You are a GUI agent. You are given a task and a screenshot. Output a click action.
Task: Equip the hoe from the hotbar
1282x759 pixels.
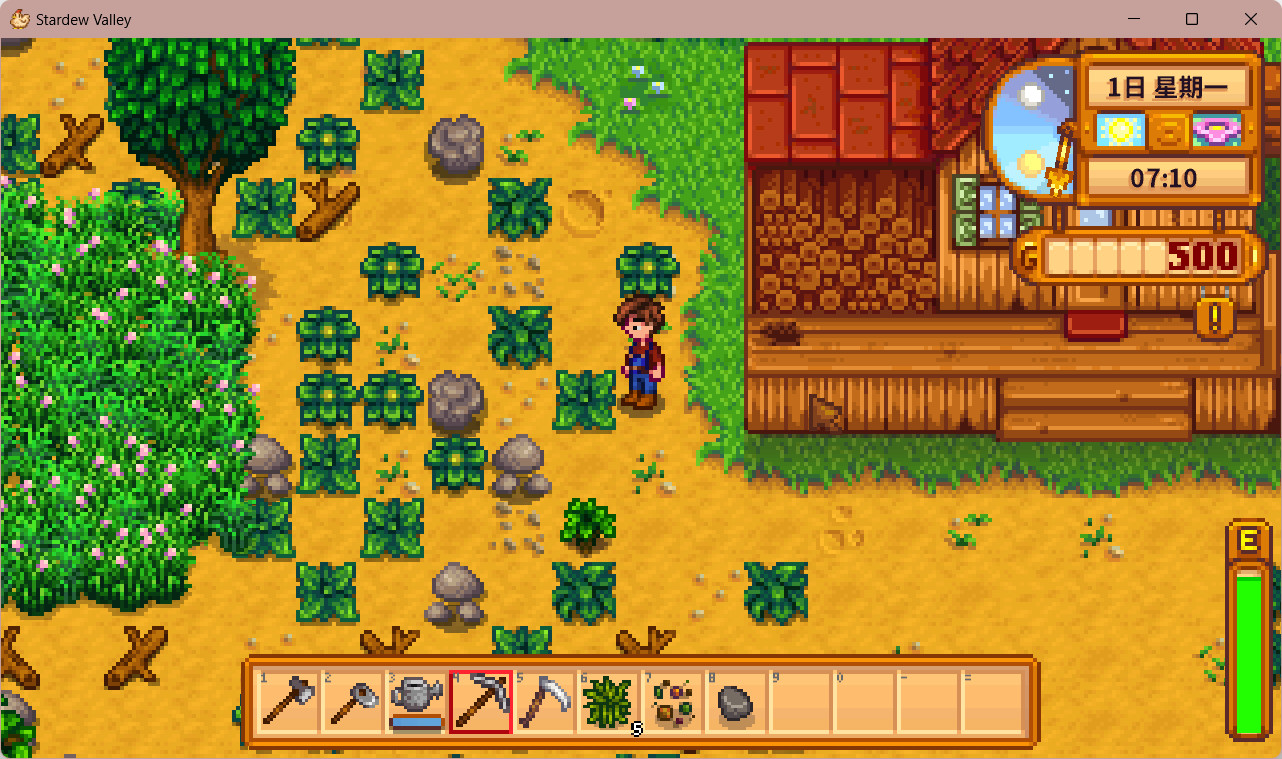coord(353,702)
